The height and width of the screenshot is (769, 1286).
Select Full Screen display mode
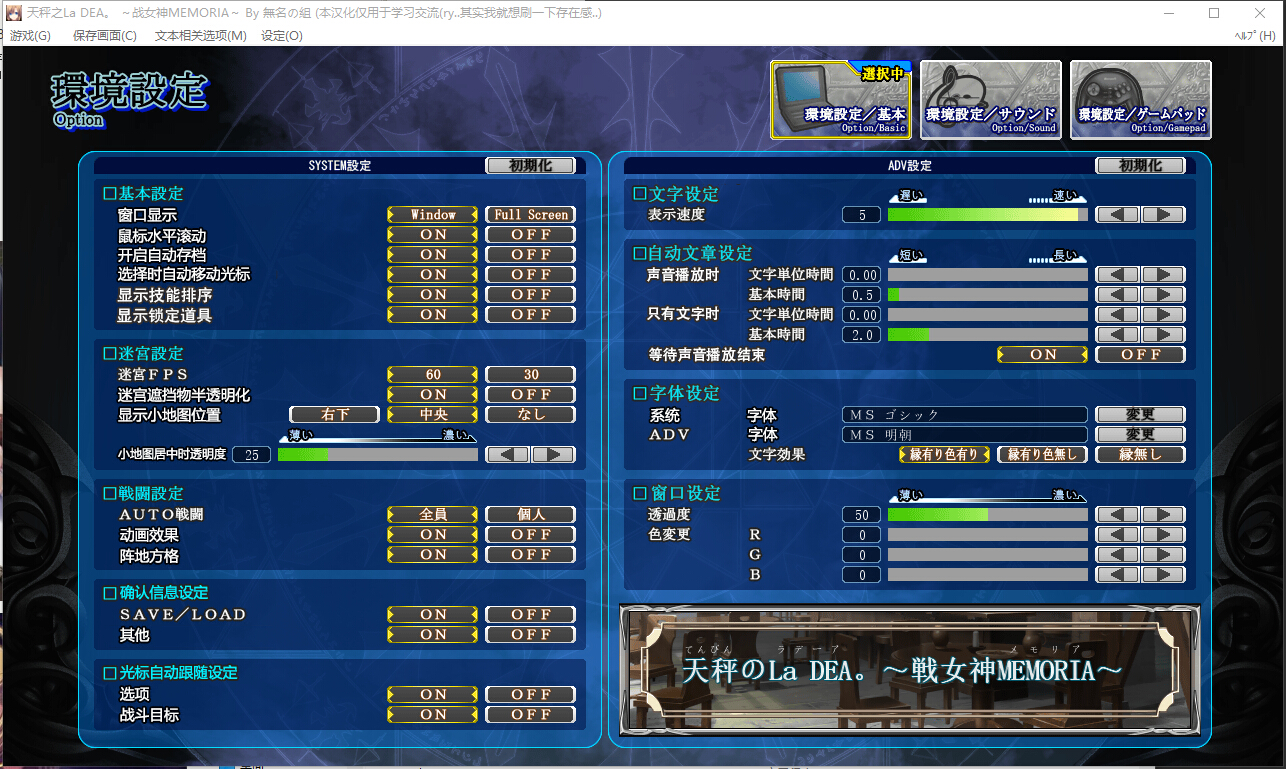[x=531, y=215]
